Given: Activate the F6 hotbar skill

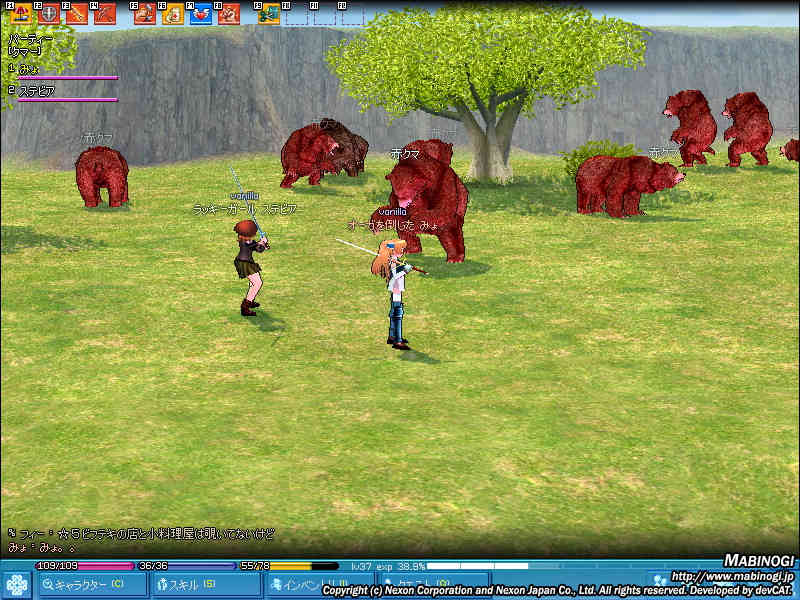Looking at the screenshot, I should 173,14.
